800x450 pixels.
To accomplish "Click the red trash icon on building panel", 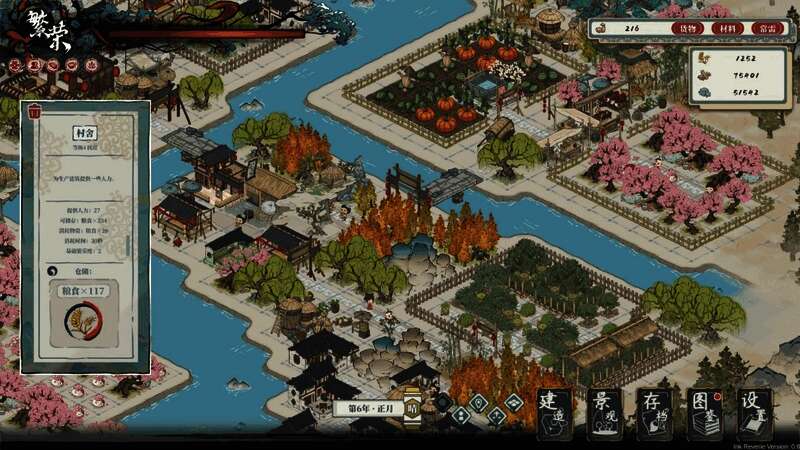I will [36, 111].
